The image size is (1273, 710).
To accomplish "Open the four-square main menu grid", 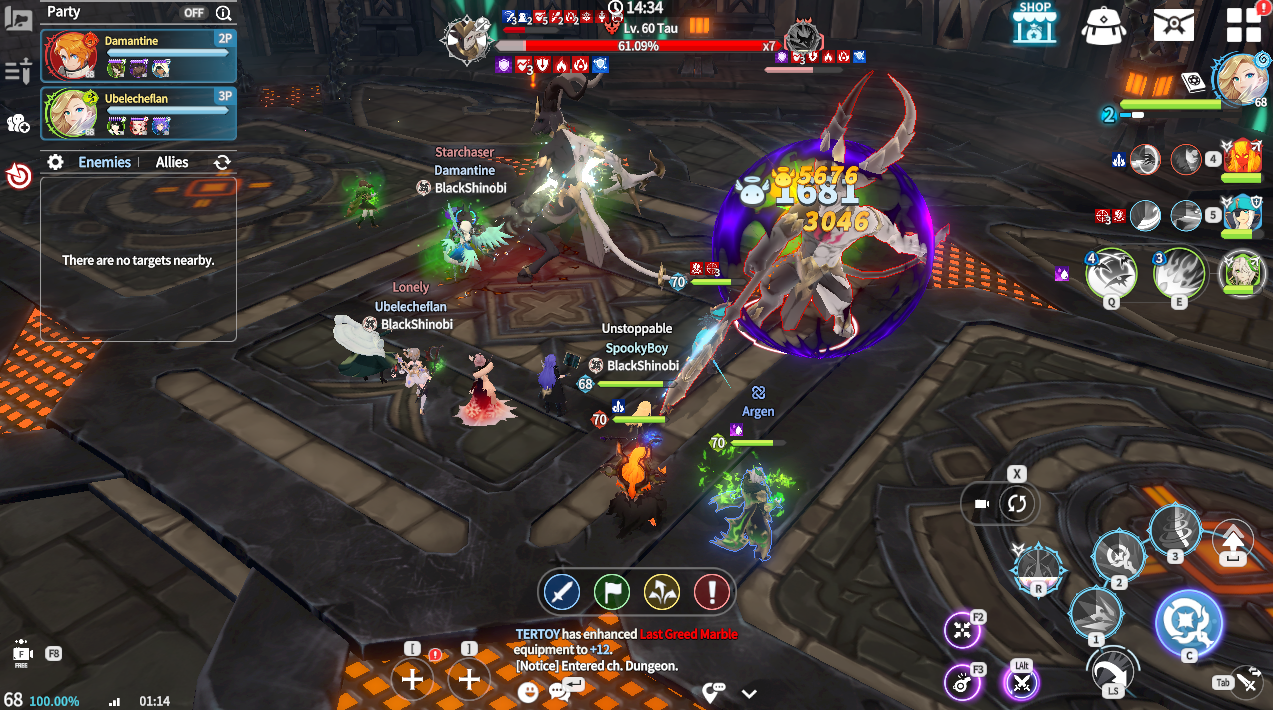I will [x=1244, y=26].
